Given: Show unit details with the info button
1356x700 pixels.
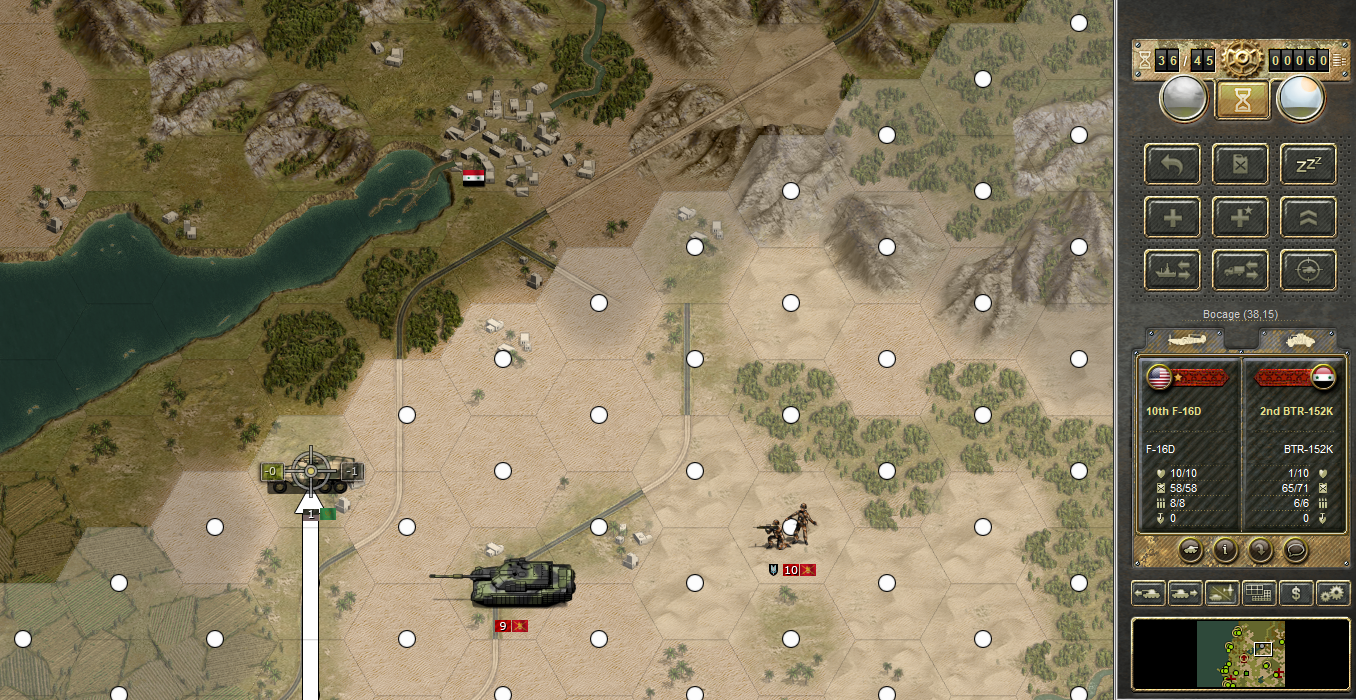Looking at the screenshot, I should coord(1226,549).
